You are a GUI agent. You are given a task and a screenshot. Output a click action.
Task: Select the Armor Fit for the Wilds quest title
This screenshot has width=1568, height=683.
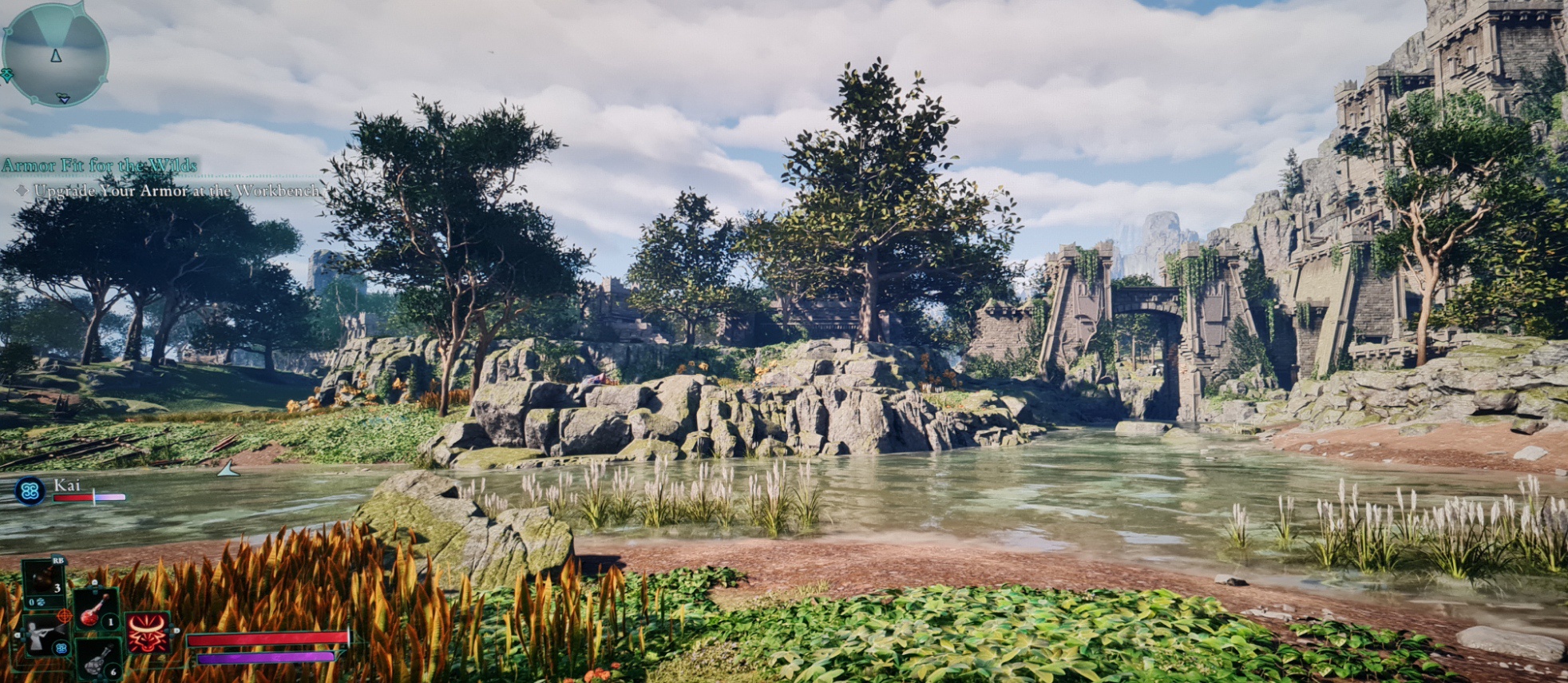coord(99,165)
